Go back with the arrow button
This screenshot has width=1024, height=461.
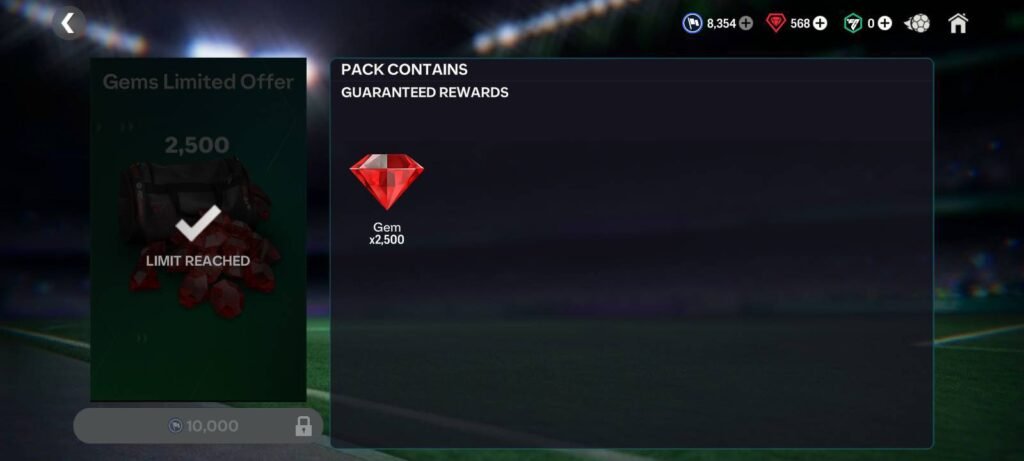[68, 23]
